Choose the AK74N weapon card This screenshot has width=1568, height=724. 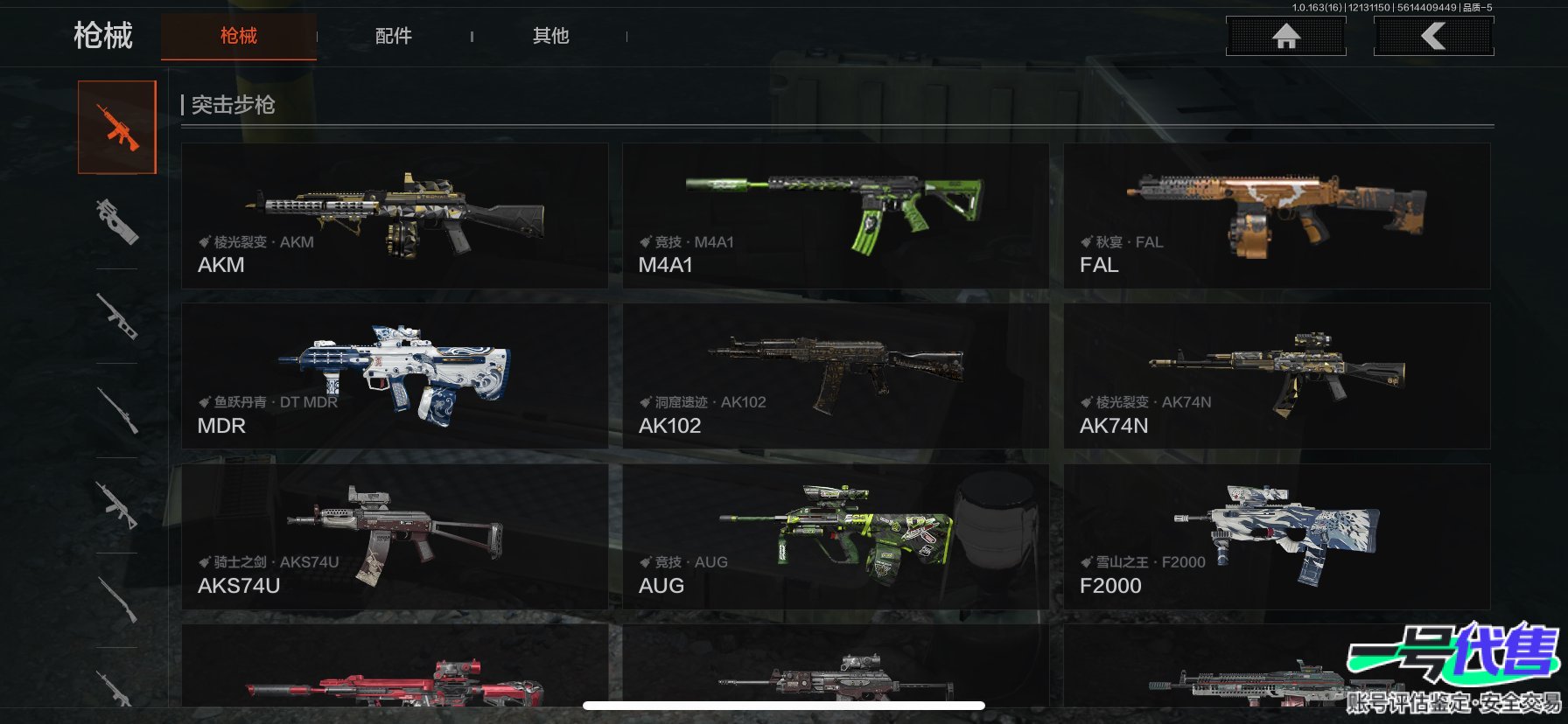(1276, 376)
